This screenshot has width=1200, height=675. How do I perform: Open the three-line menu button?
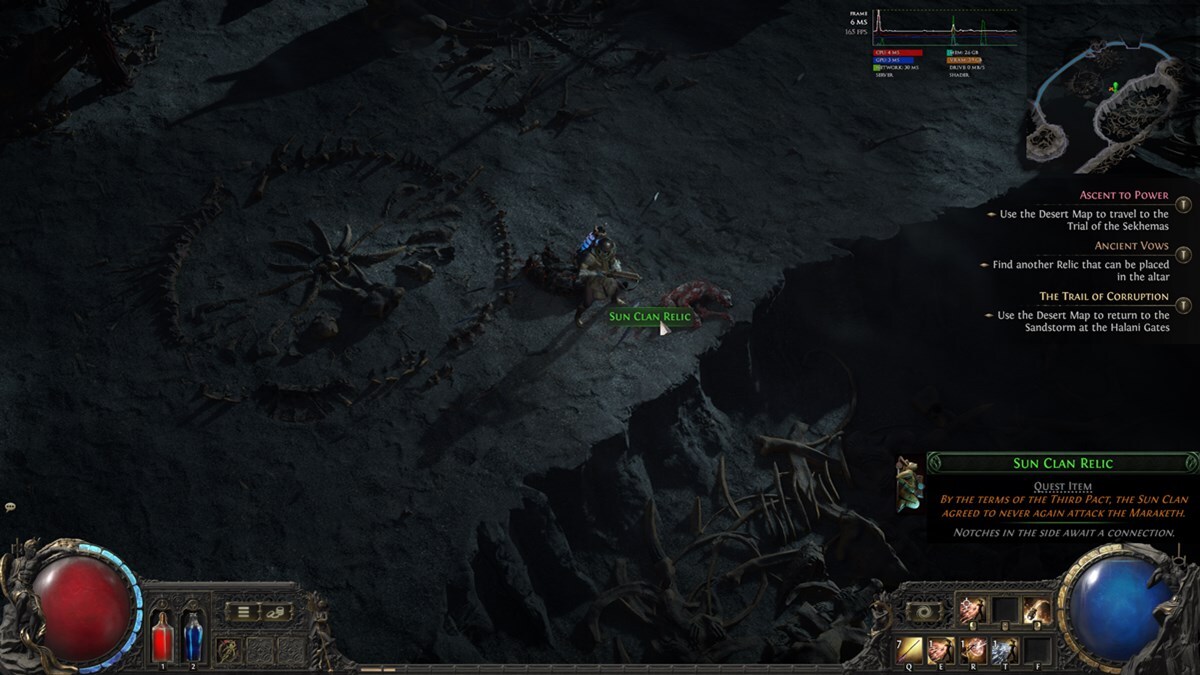coord(243,611)
